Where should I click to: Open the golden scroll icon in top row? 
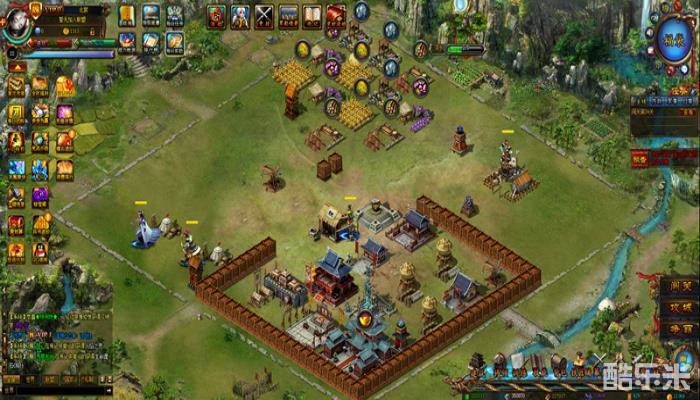[x=127, y=15]
